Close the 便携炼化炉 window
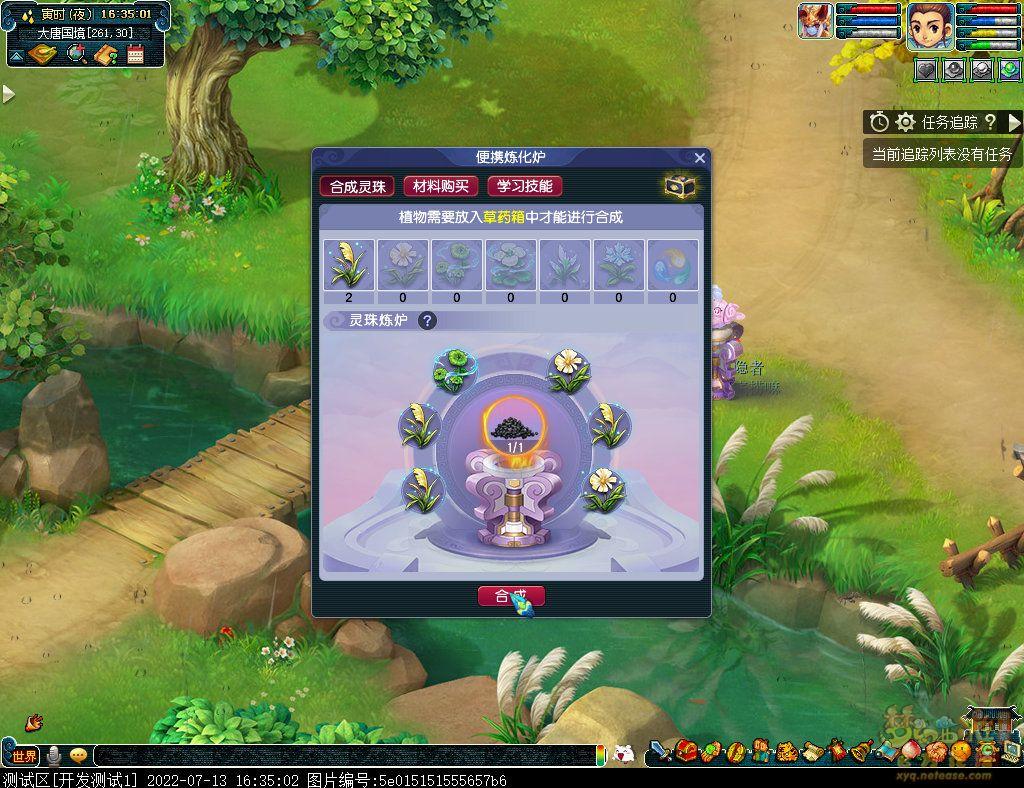This screenshot has width=1024, height=788. tap(700, 158)
